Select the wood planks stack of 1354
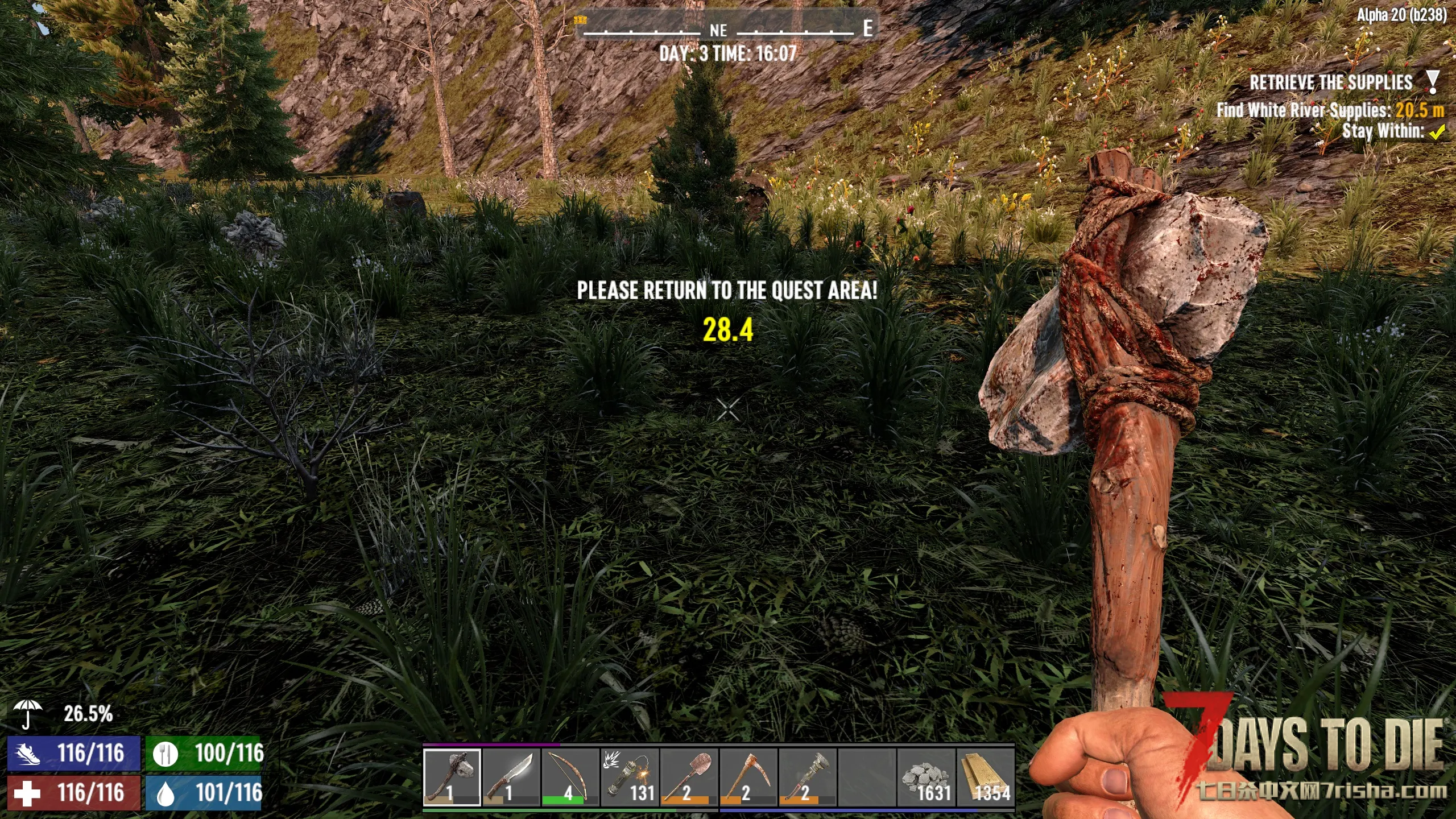The image size is (1456, 819). click(986, 777)
